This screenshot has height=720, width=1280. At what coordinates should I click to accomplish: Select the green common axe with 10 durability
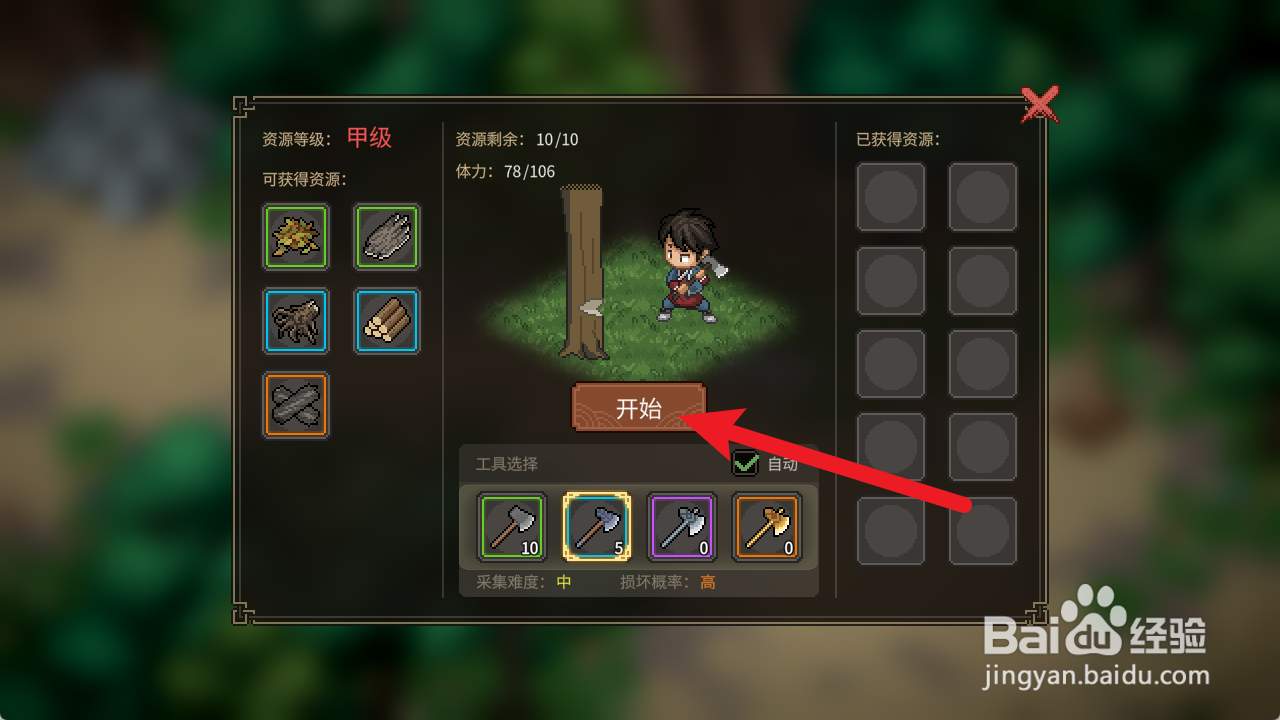510,528
